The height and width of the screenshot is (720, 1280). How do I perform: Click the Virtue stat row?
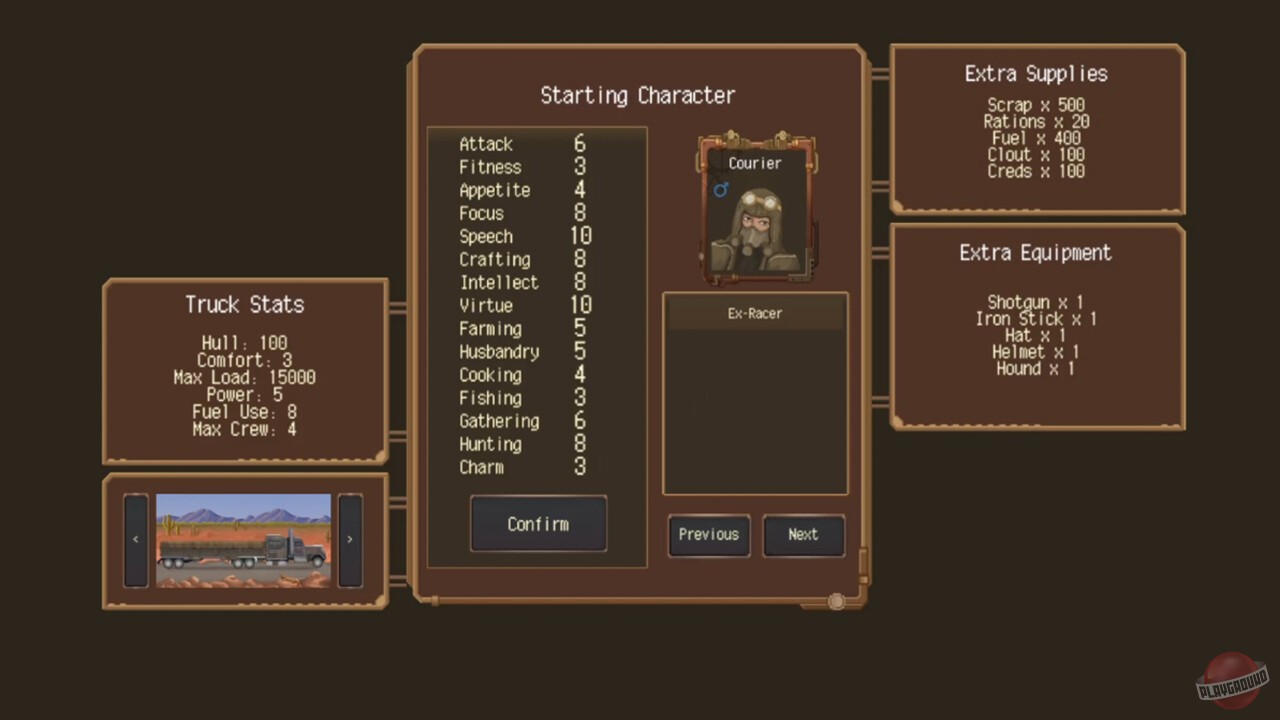click(520, 306)
